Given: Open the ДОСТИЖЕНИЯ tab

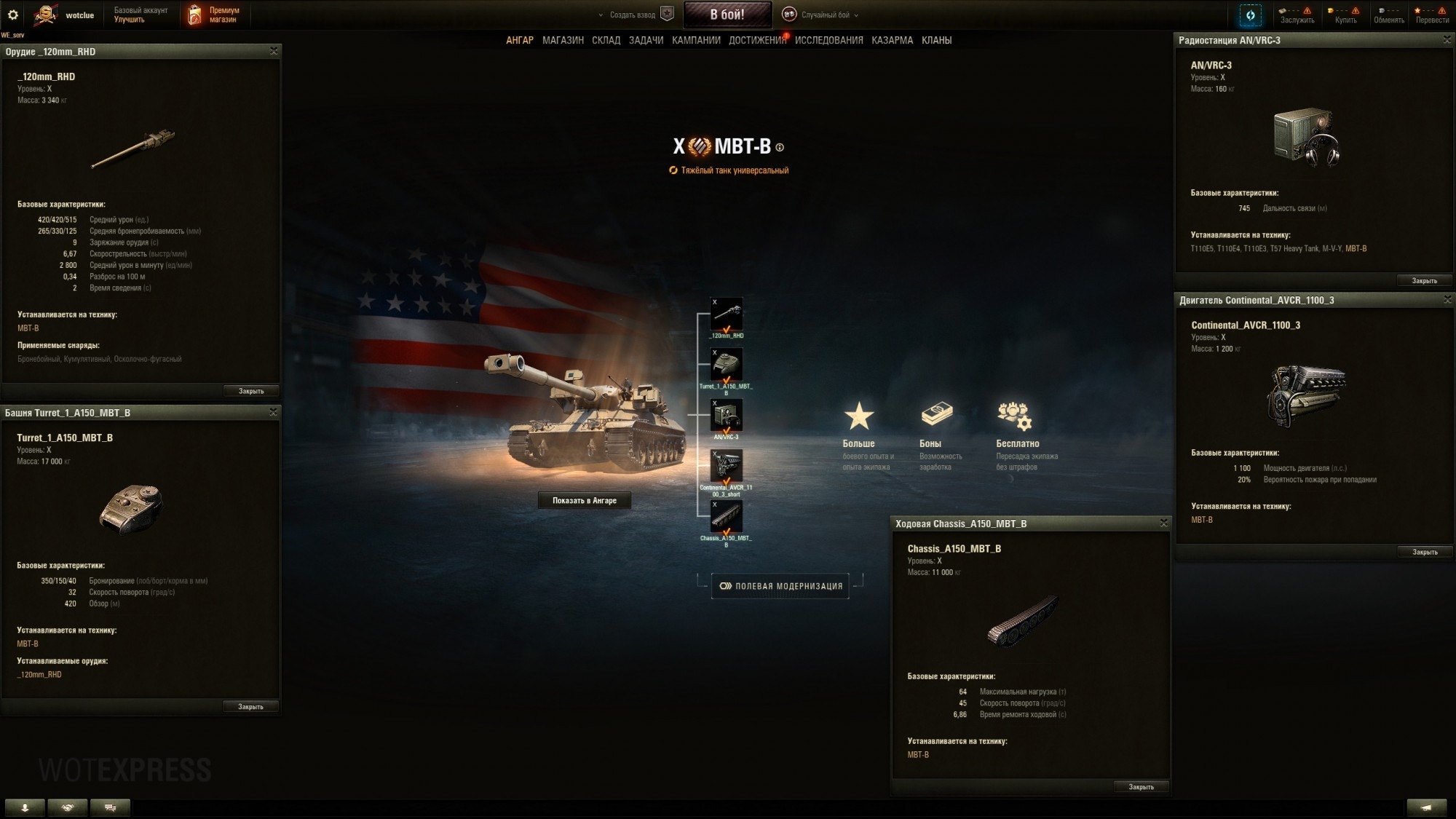Looking at the screenshot, I should coord(757,40).
